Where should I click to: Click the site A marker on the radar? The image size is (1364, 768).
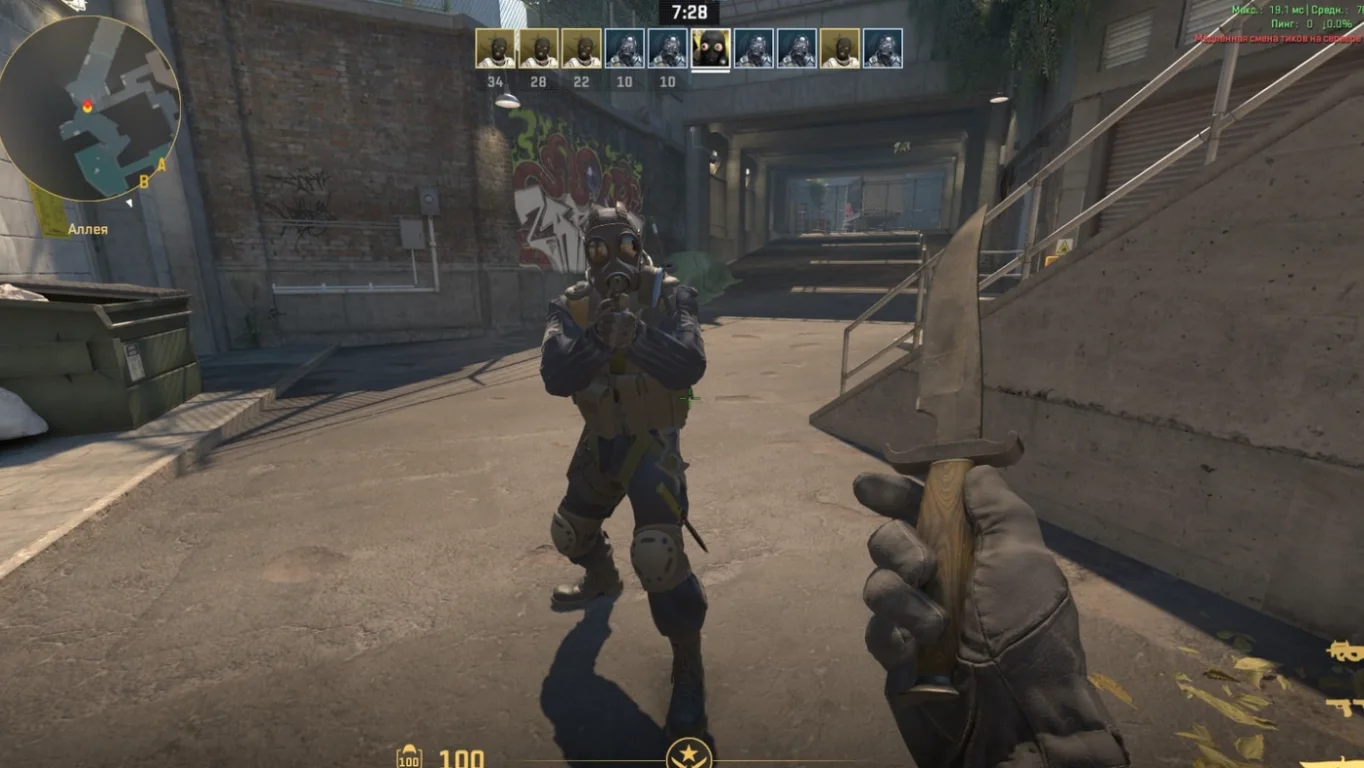[x=161, y=165]
